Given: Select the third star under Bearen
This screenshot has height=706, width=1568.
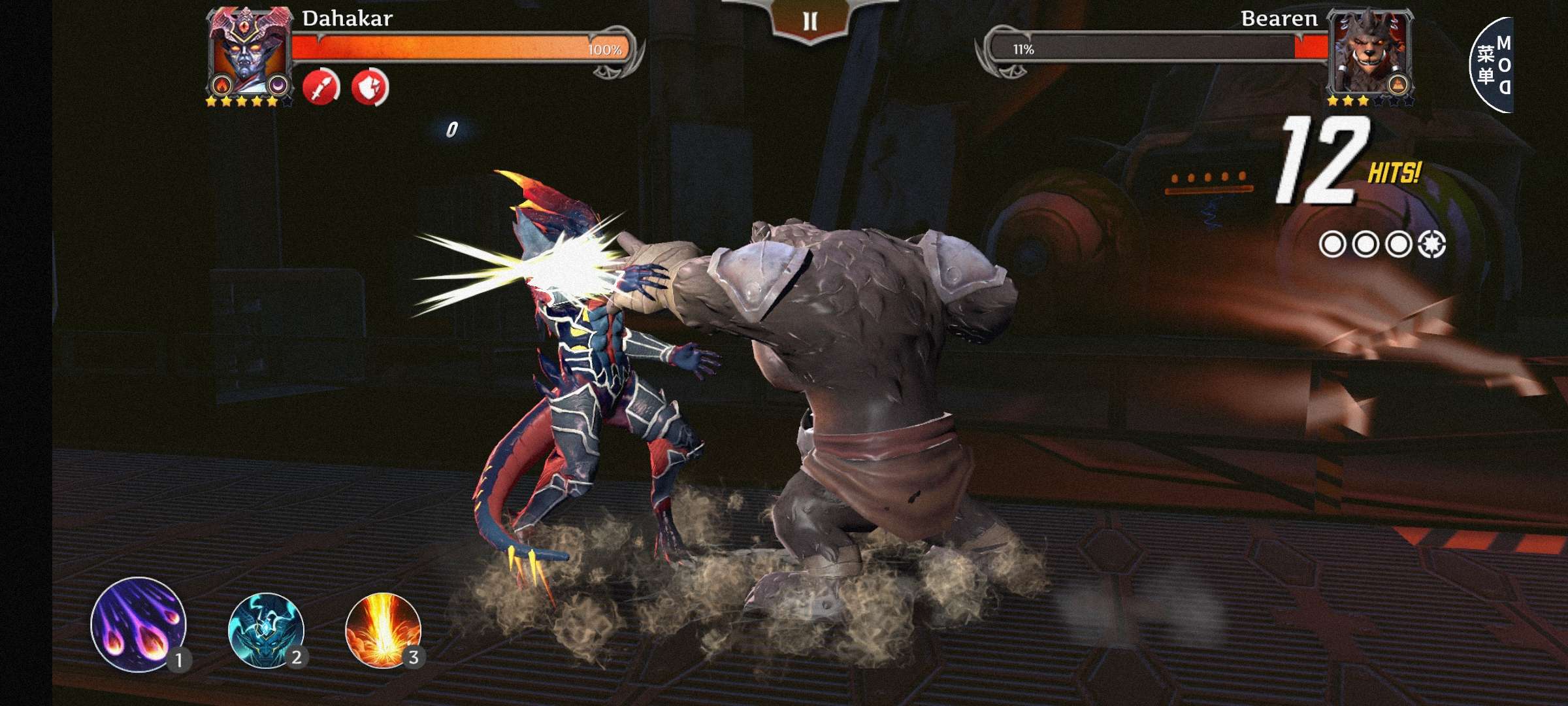Looking at the screenshot, I should click(x=1364, y=101).
